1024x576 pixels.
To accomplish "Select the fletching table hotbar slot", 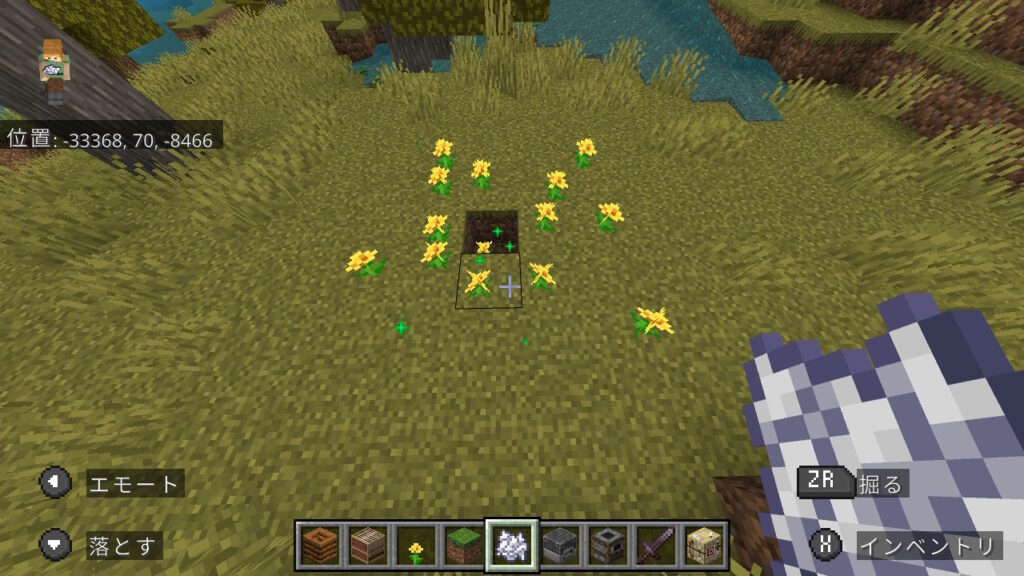I will (703, 546).
